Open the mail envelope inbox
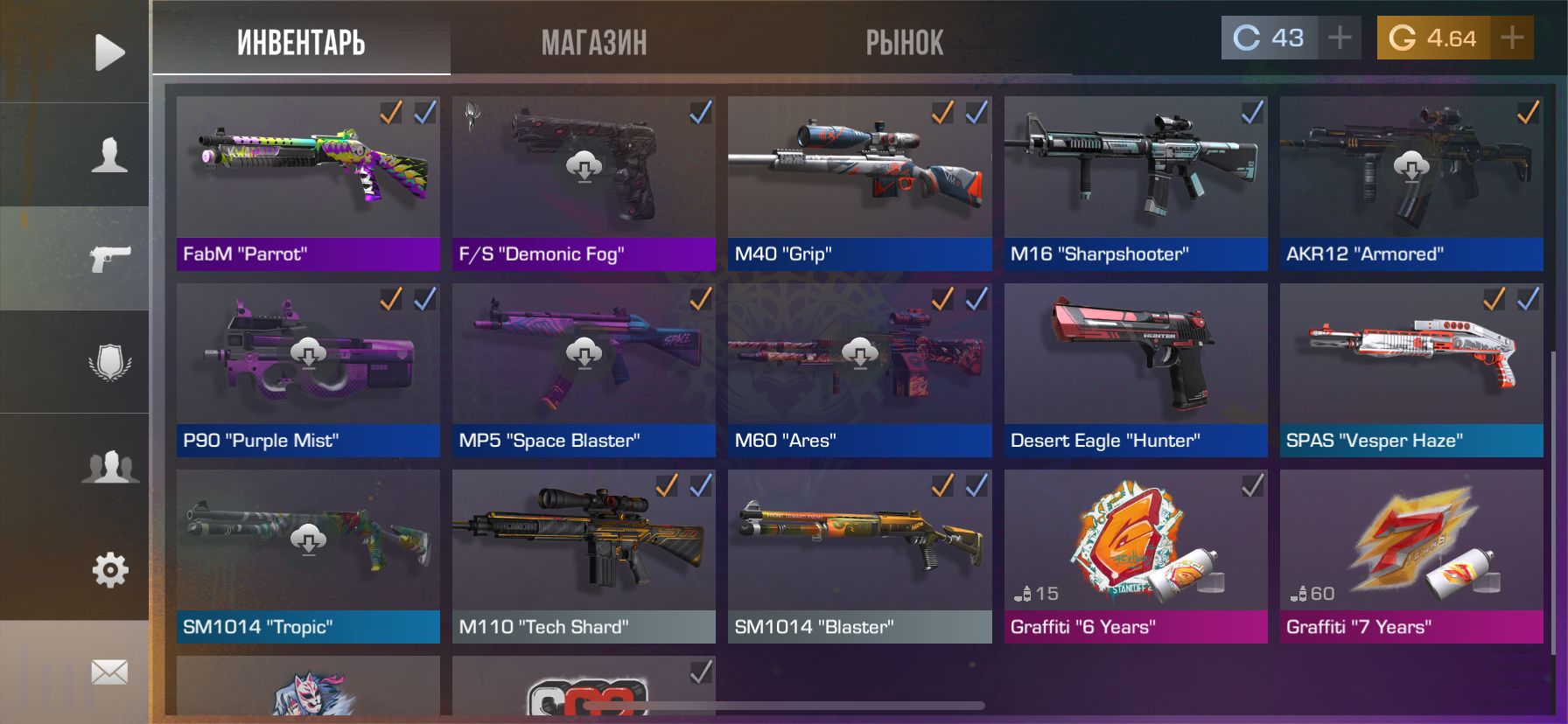 pyautogui.click(x=109, y=672)
